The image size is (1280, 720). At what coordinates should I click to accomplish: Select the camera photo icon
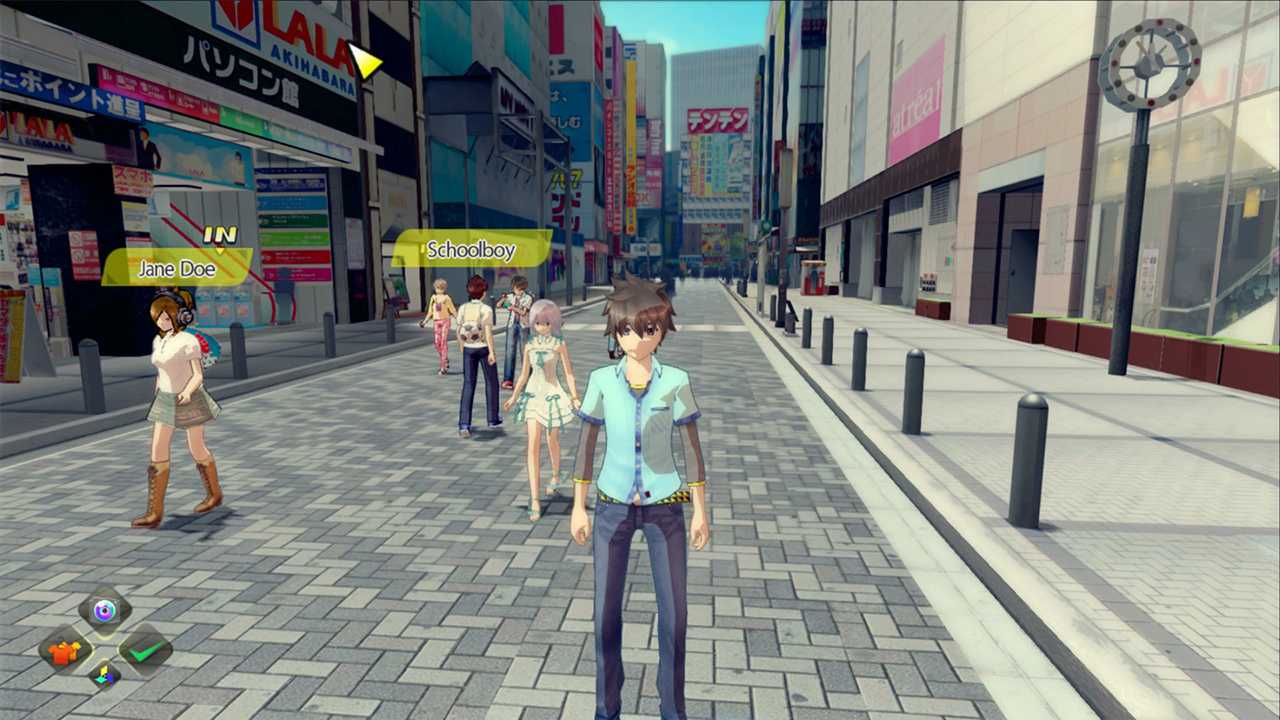point(105,610)
